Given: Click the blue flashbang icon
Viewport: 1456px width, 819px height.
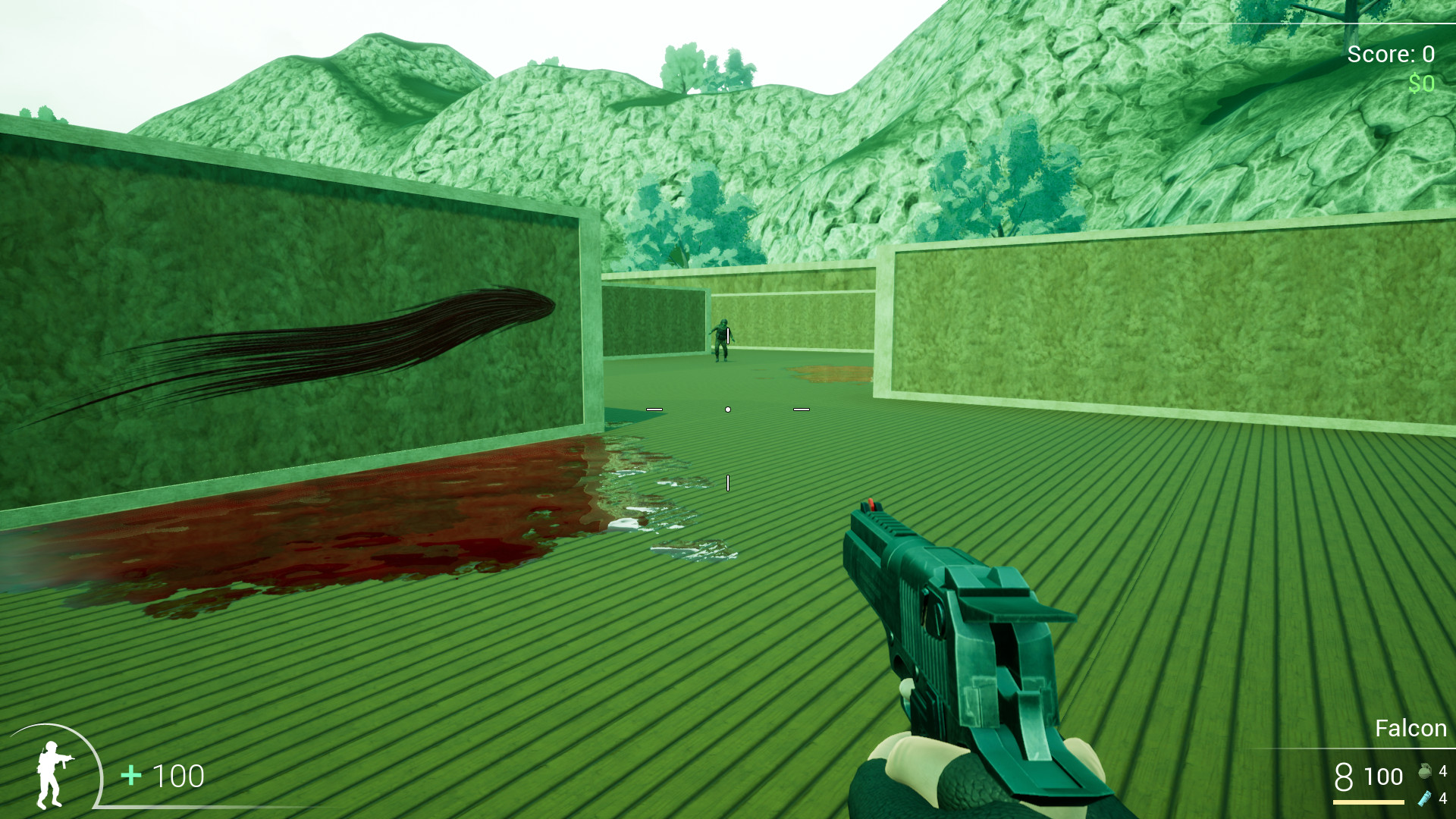Looking at the screenshot, I should point(1424,799).
